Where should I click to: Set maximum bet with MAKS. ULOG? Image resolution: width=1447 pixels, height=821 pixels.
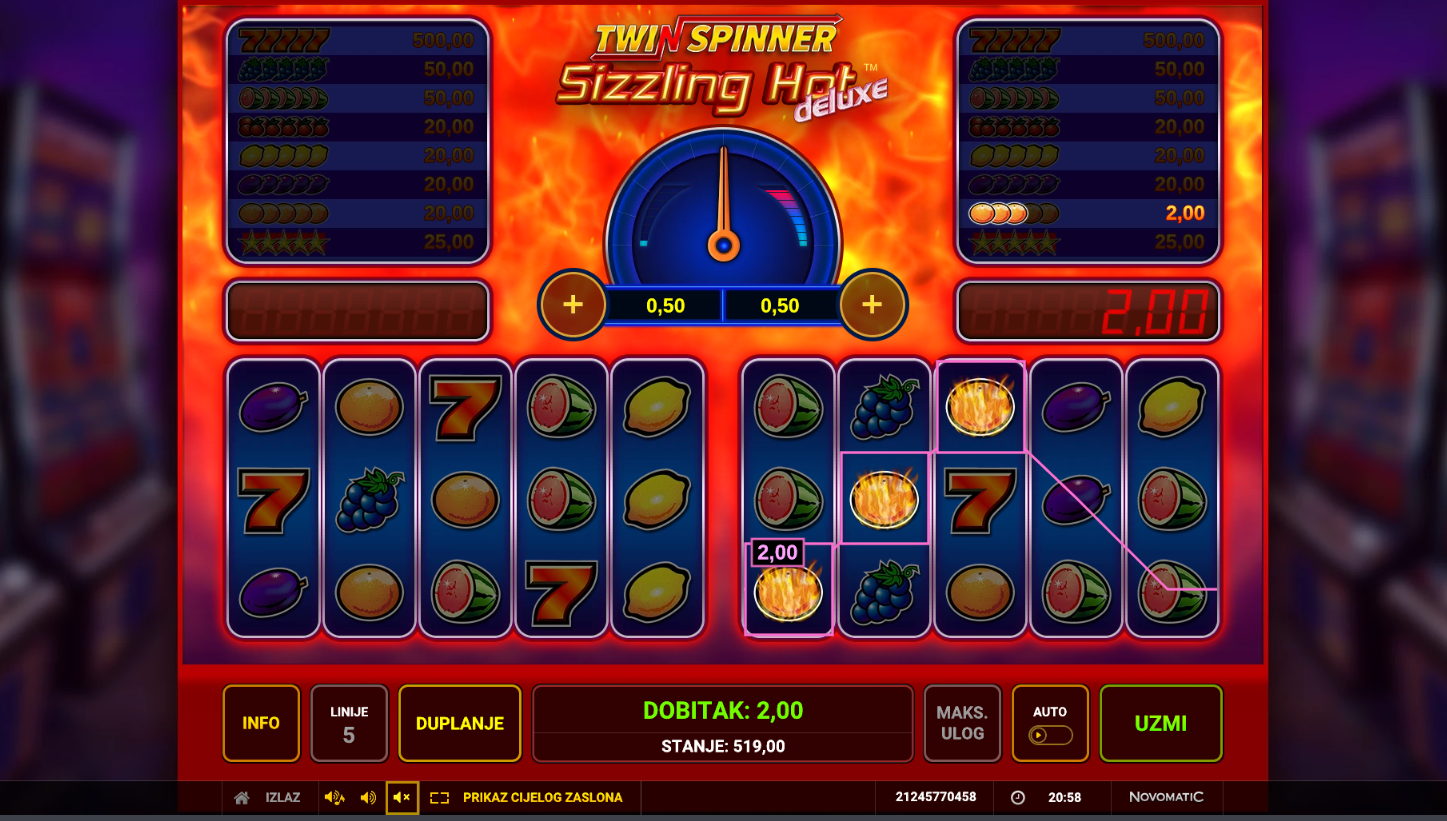[961, 723]
